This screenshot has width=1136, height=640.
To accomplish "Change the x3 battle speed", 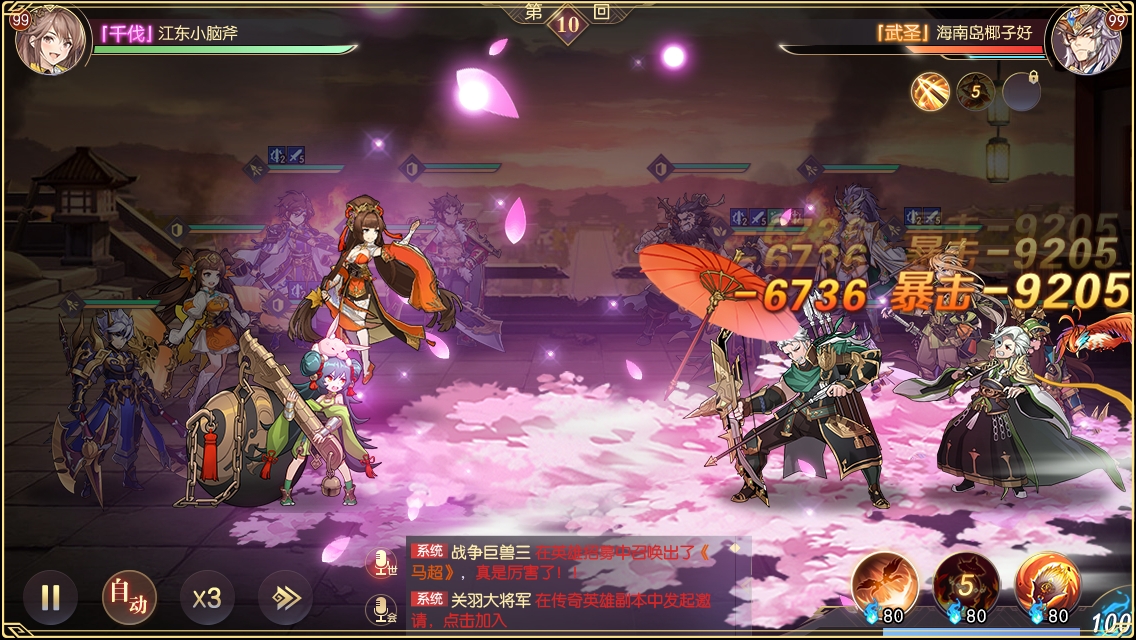I will click(x=207, y=598).
